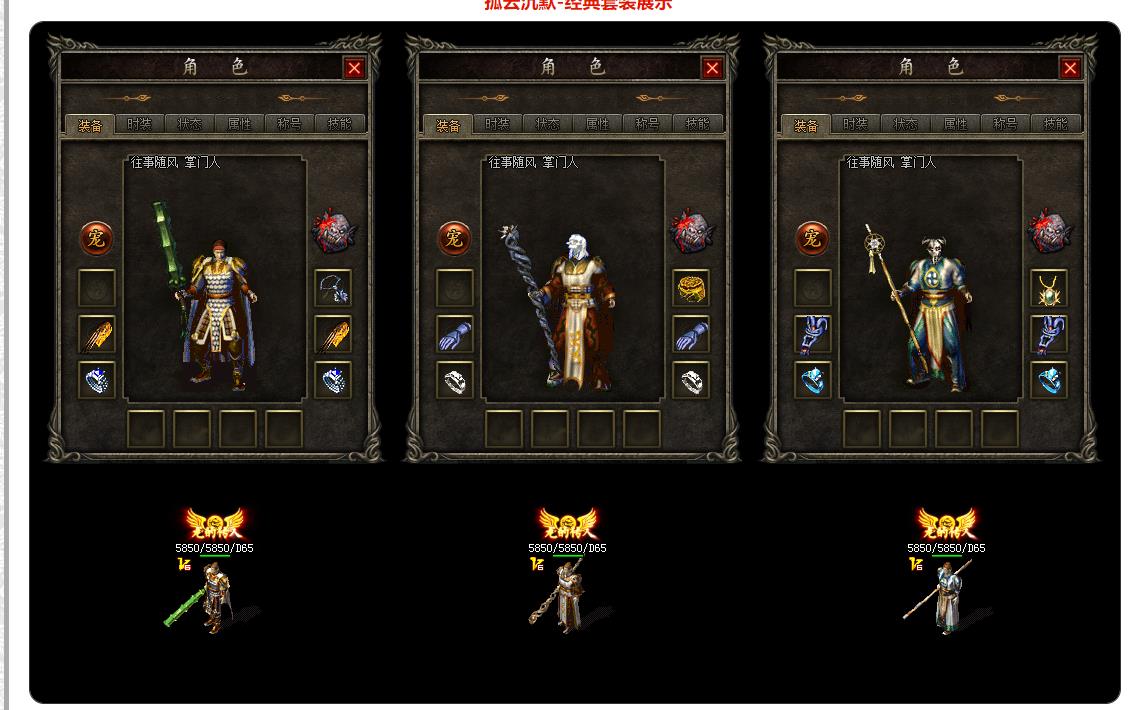Image resolution: width=1136 pixels, height=710 pixels.
Task: Close the golden-staff taoist's character panel
Action: pyautogui.click(x=1070, y=68)
